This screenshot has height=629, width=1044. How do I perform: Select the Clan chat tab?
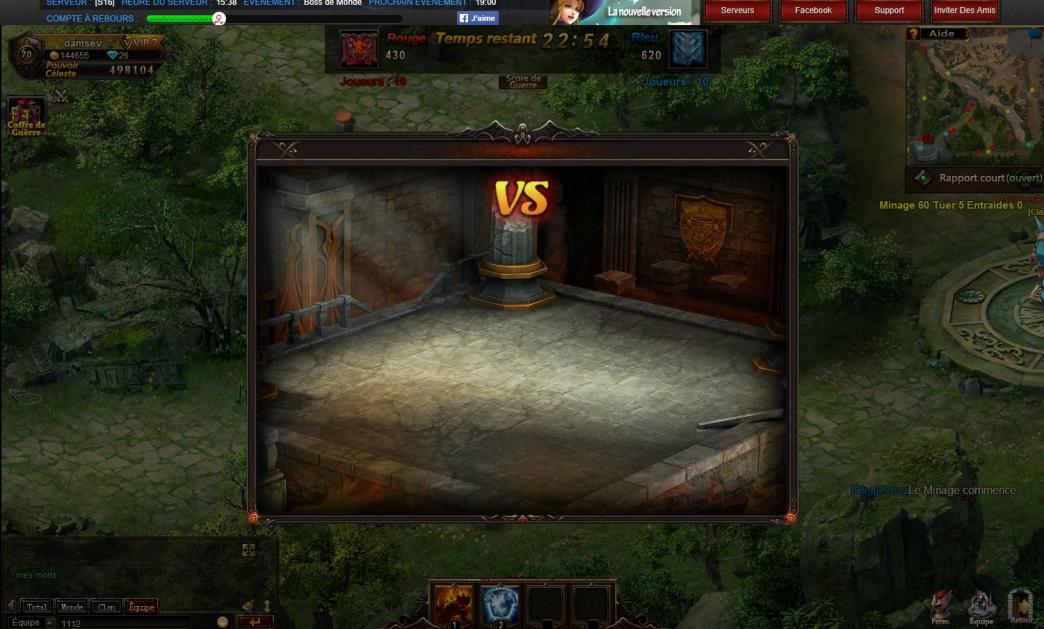click(x=106, y=607)
